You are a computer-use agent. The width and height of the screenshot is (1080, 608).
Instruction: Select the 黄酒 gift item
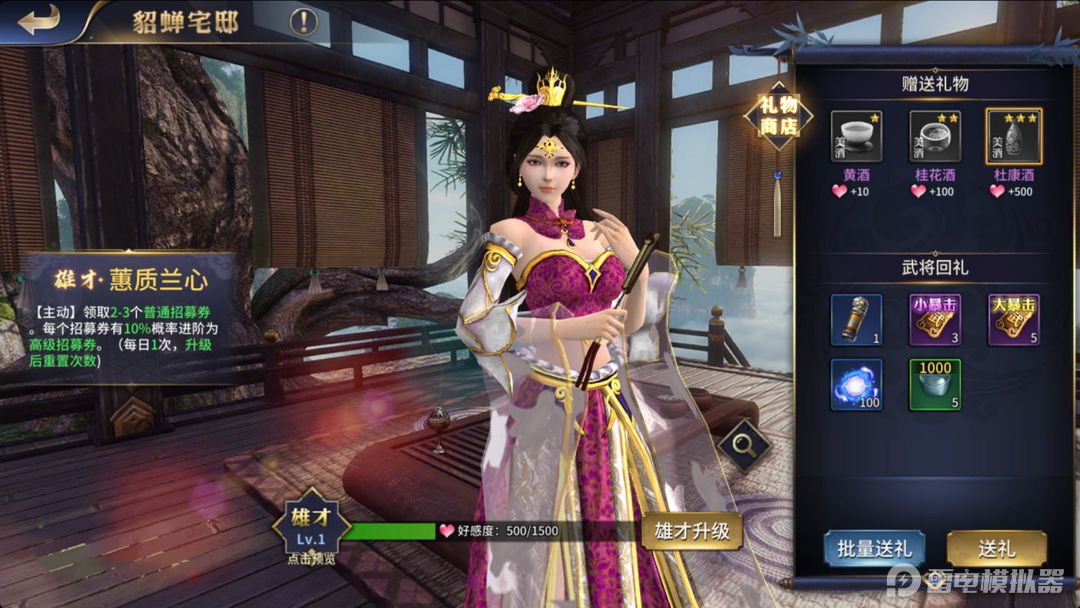(857, 137)
